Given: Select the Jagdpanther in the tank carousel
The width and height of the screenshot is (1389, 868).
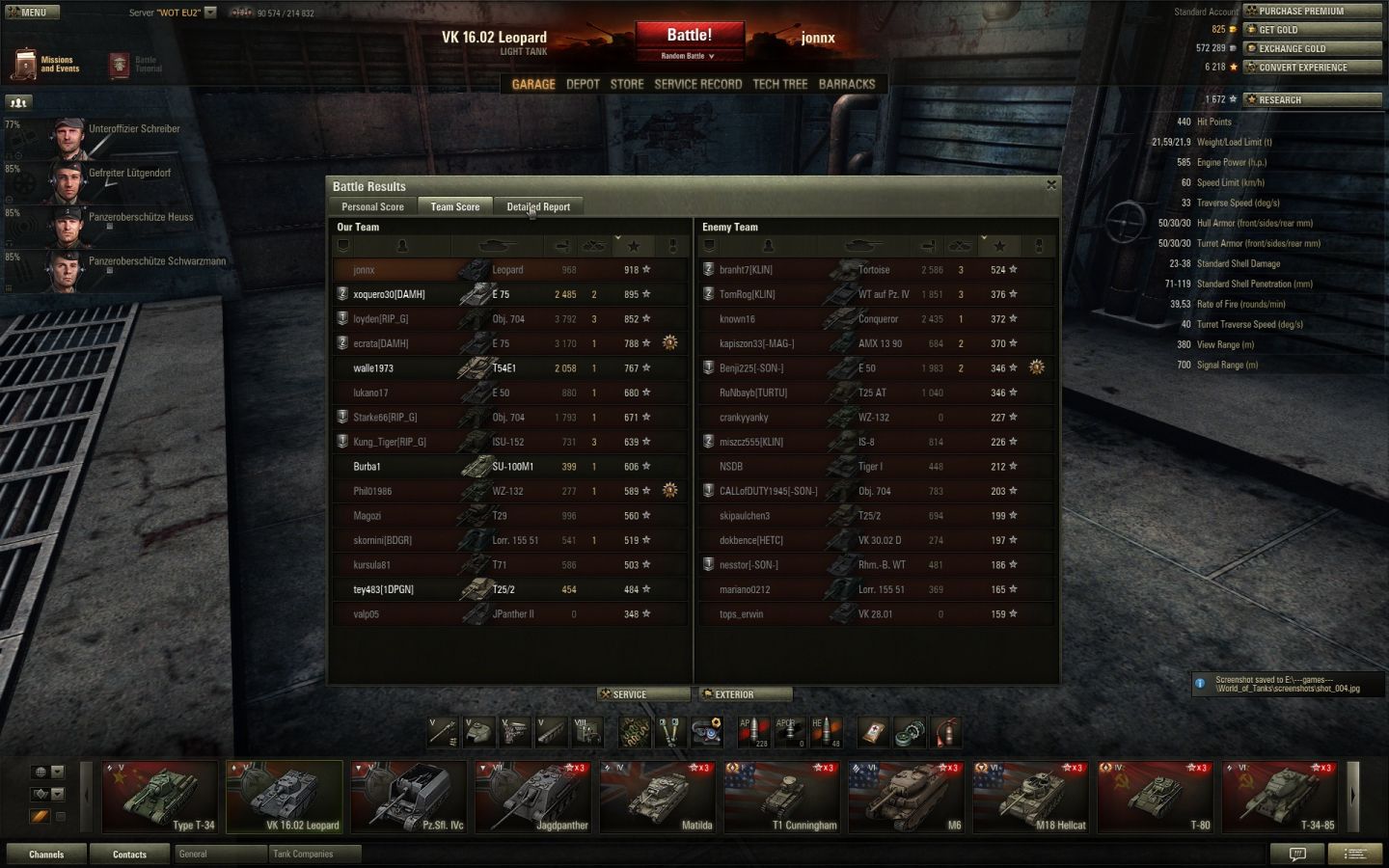Looking at the screenshot, I should click(x=533, y=798).
